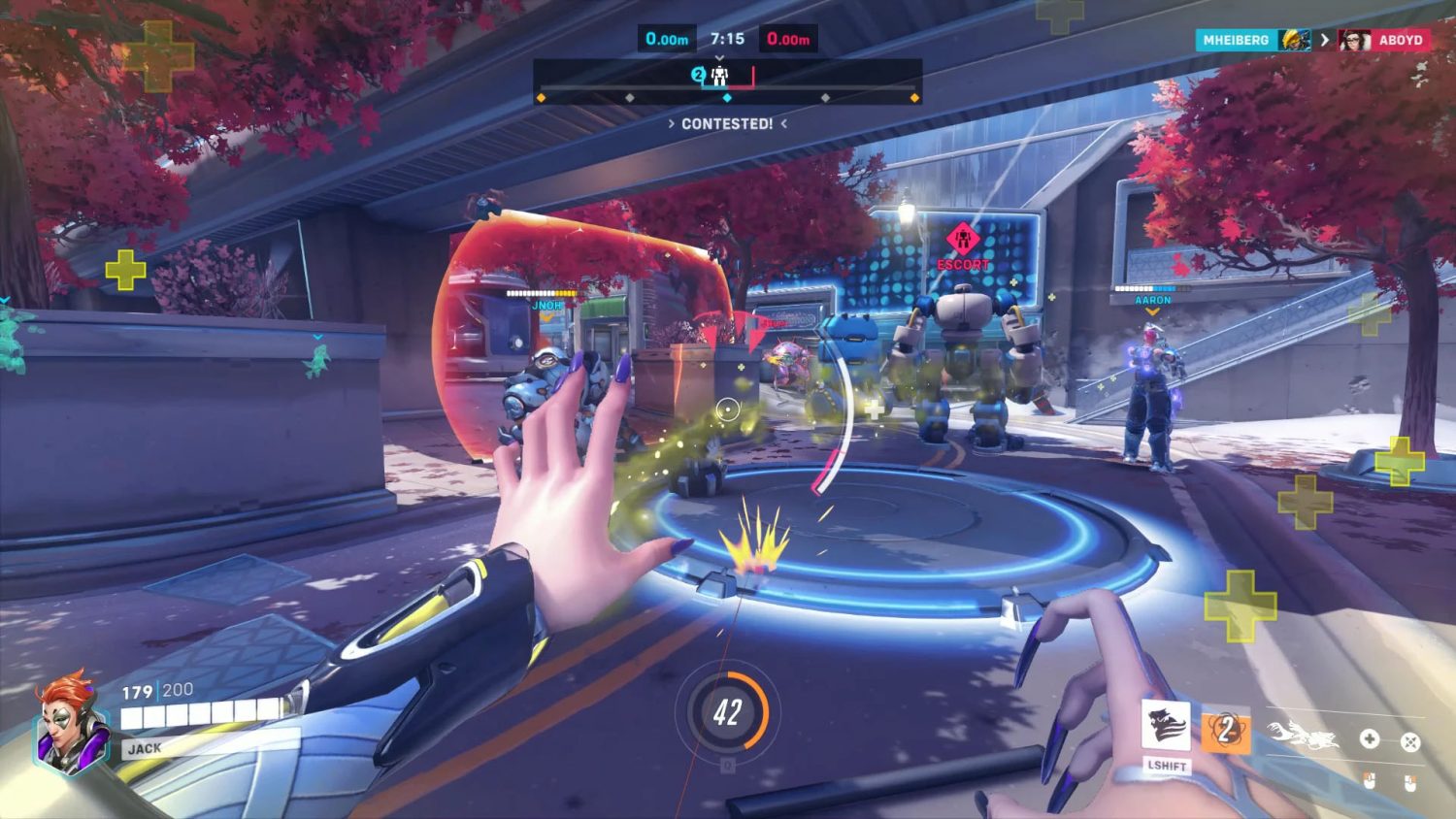
Task: Click the cyan center checkpoint diamond
Action: [x=727, y=98]
